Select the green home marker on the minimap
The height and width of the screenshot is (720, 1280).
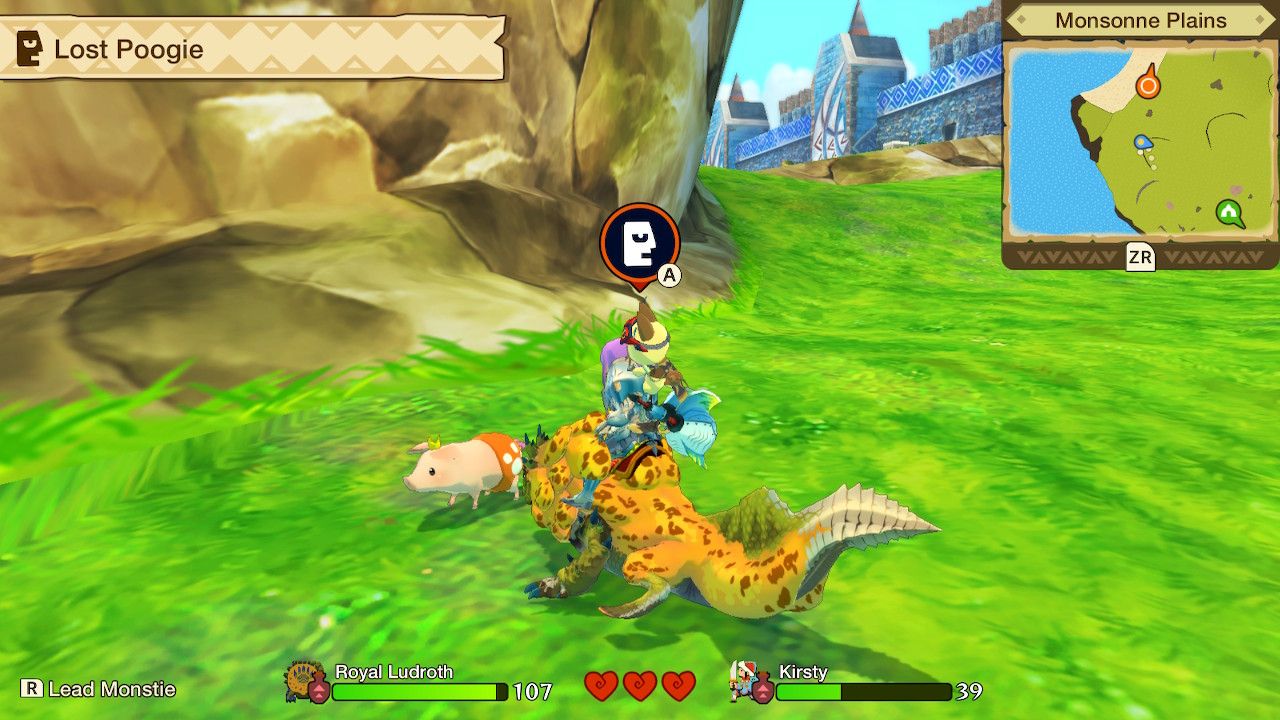[x=1229, y=213]
